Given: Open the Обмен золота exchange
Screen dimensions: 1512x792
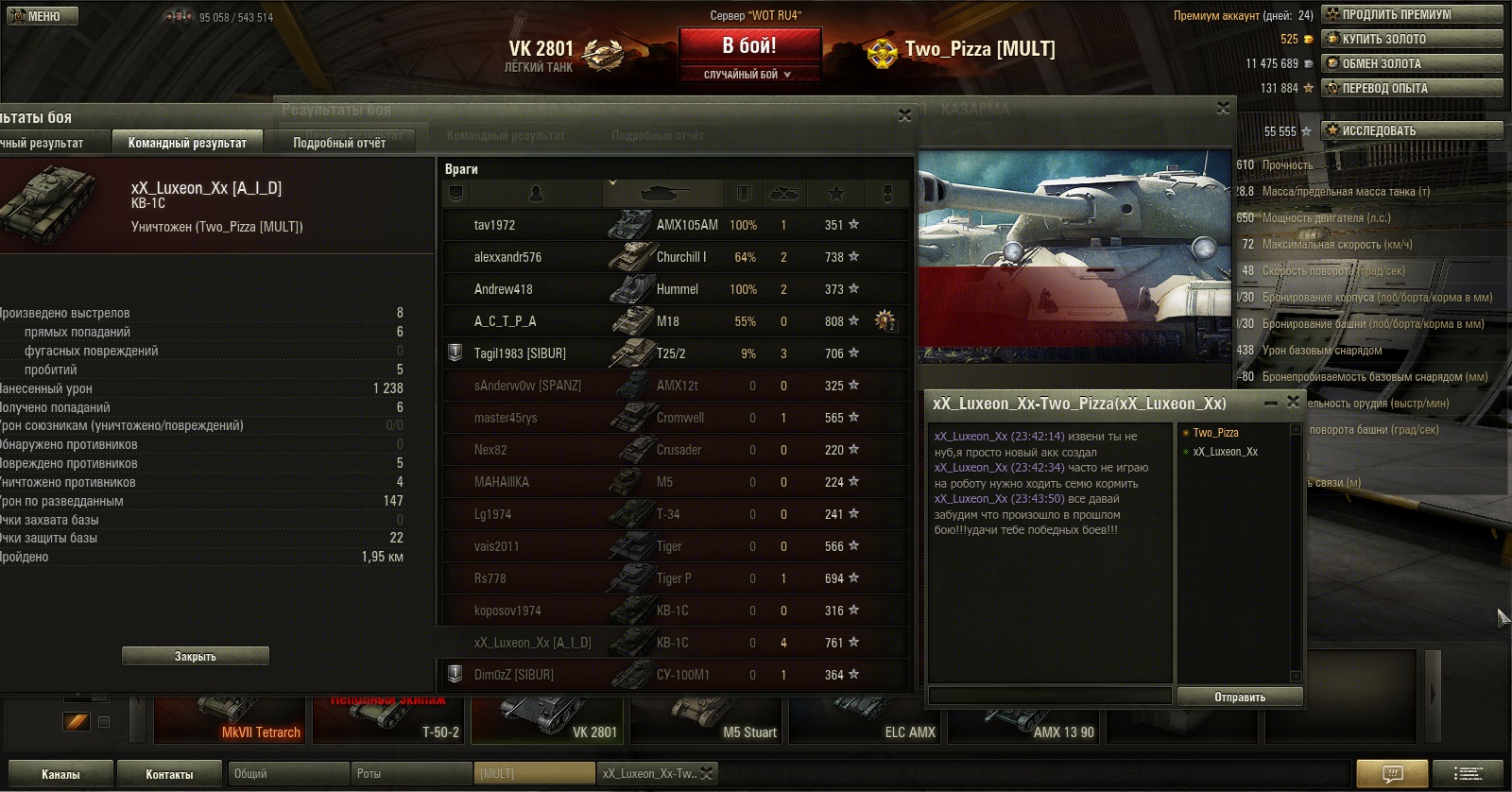Looking at the screenshot, I should click(1412, 63).
